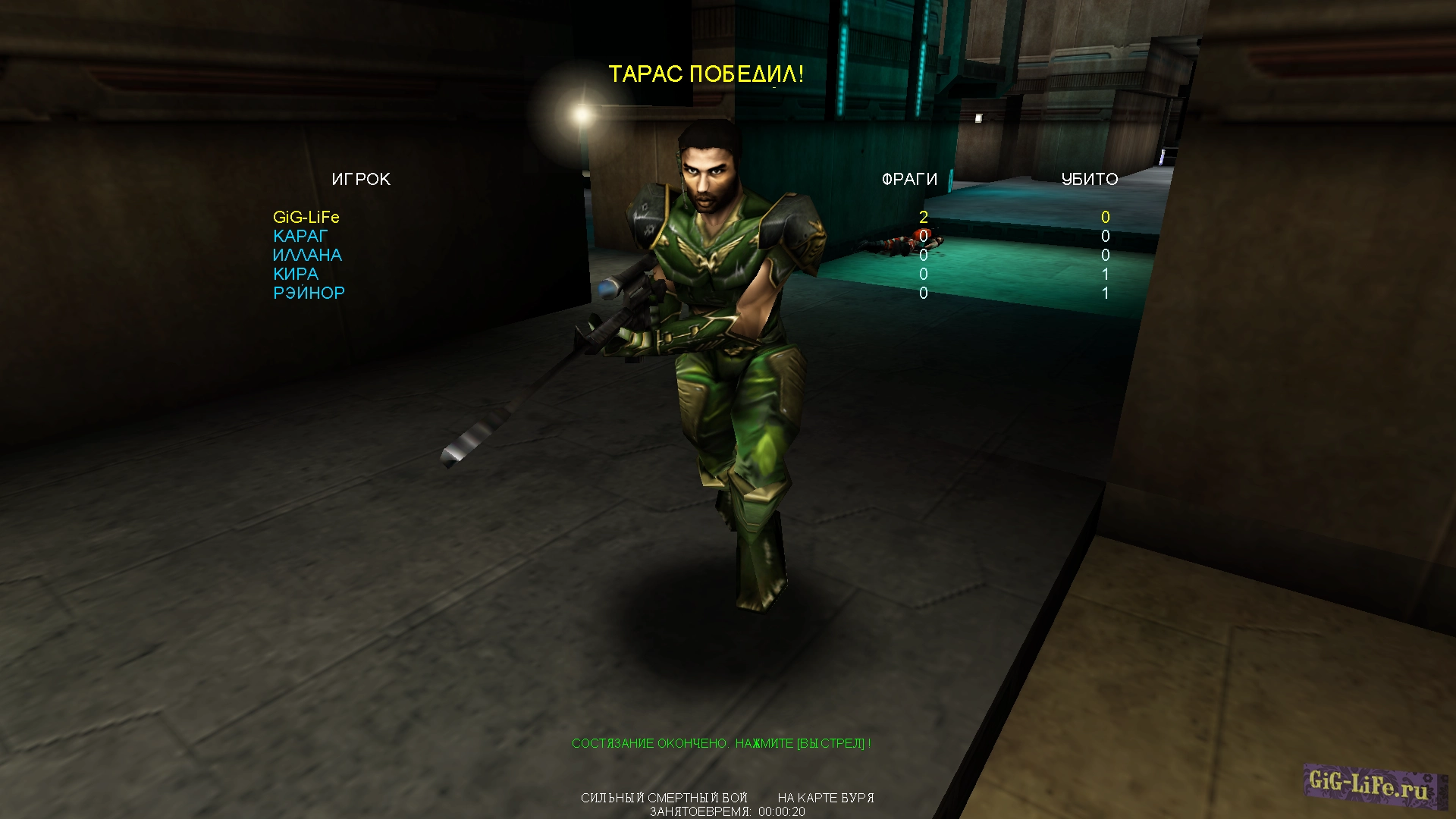The width and height of the screenshot is (1456, 819).
Task: Select the highlighted player GiG-LiFe
Action: [x=306, y=218]
